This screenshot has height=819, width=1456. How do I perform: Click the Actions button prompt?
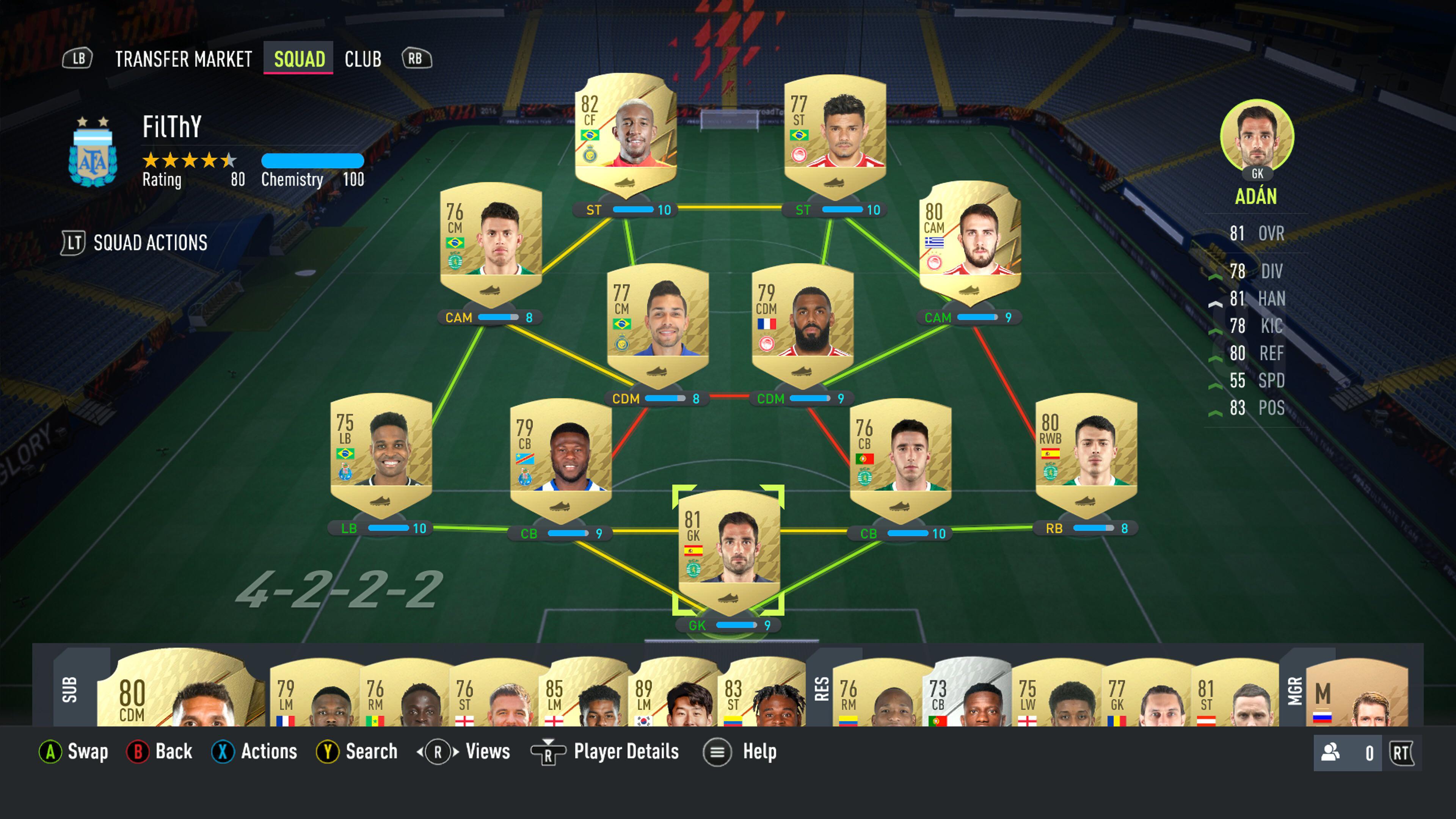(x=225, y=752)
